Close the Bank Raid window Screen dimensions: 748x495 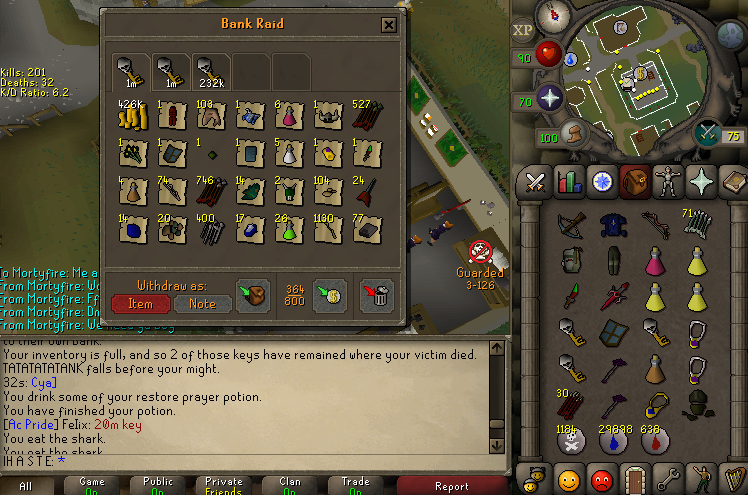point(388,25)
